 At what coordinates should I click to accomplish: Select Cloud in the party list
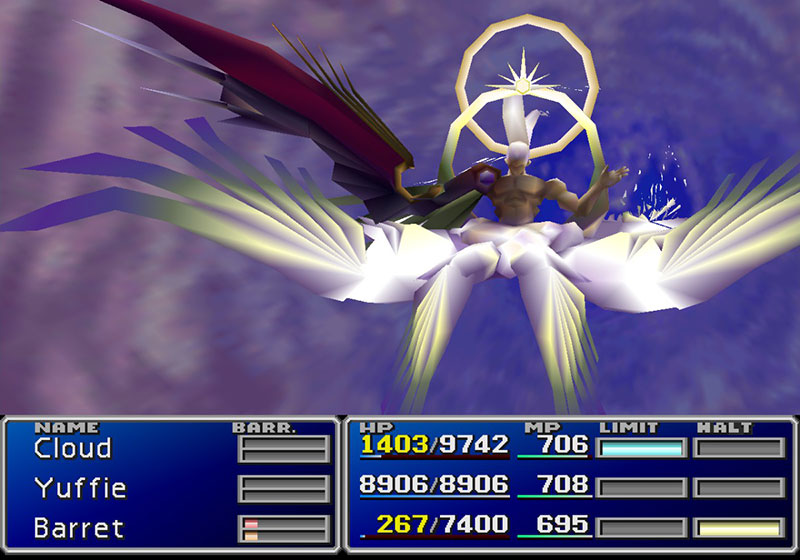coord(72,448)
